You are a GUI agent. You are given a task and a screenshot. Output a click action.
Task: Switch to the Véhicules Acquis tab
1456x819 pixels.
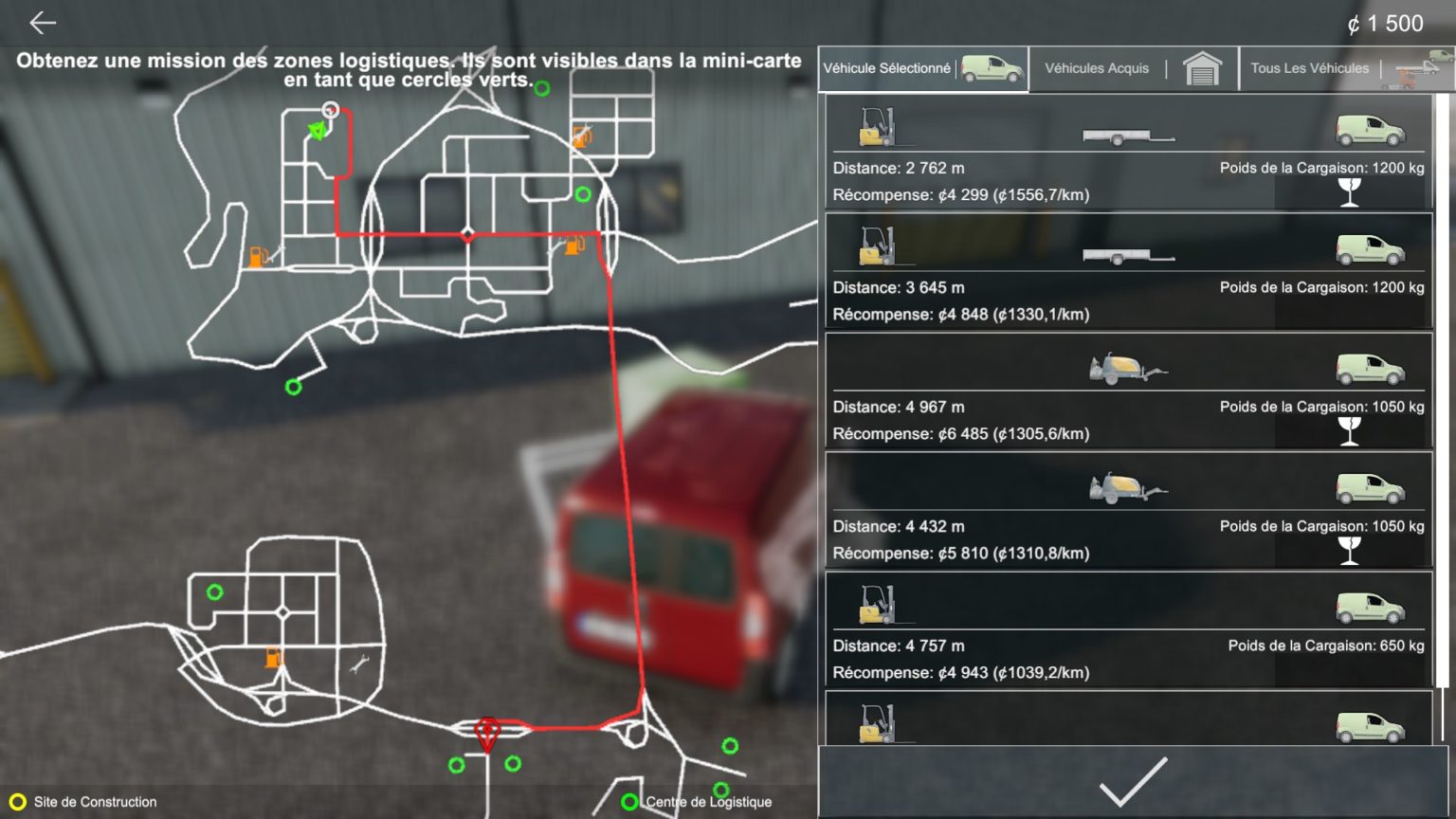click(1096, 67)
